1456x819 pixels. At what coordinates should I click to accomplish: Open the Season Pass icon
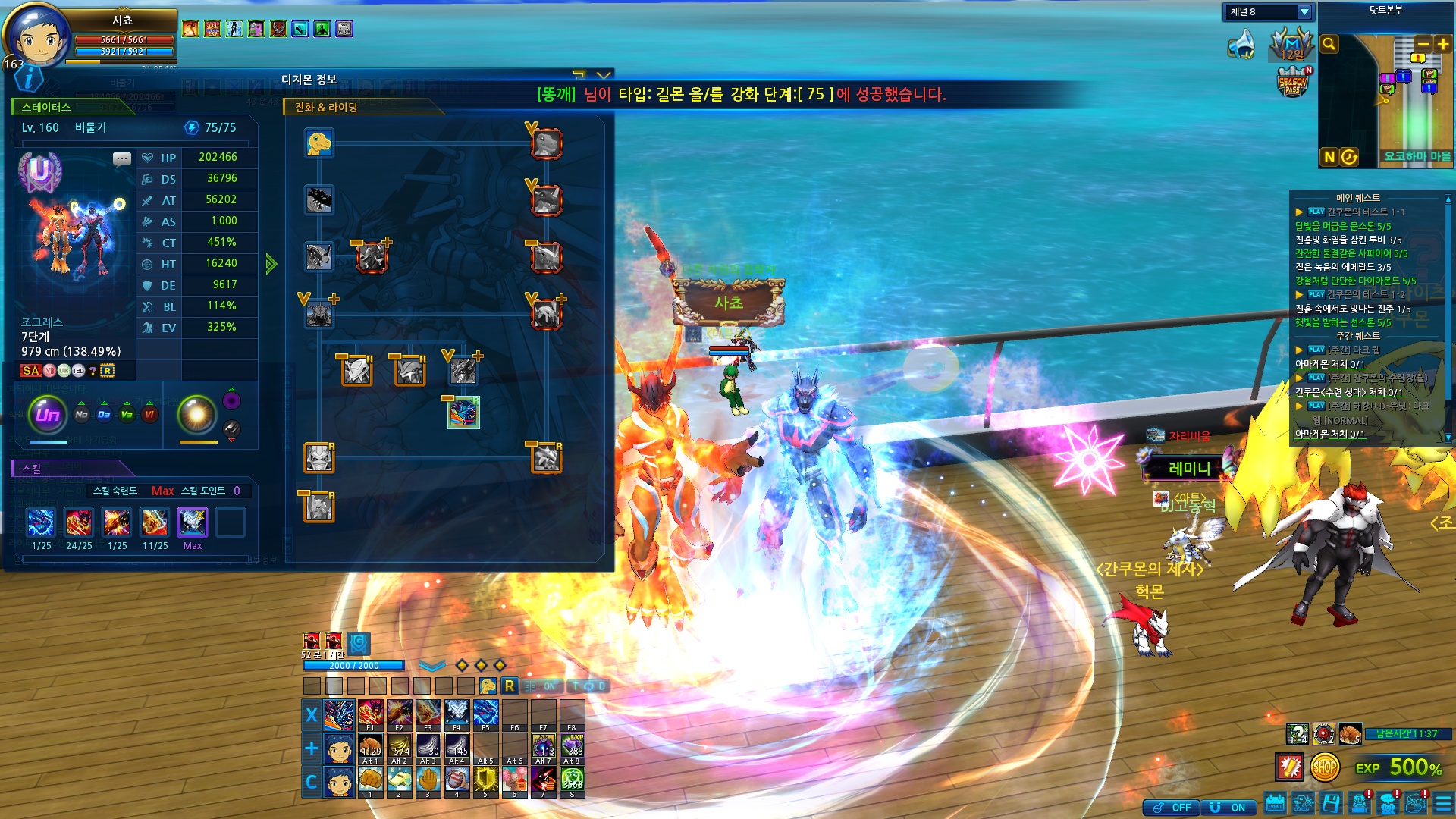tap(1293, 82)
